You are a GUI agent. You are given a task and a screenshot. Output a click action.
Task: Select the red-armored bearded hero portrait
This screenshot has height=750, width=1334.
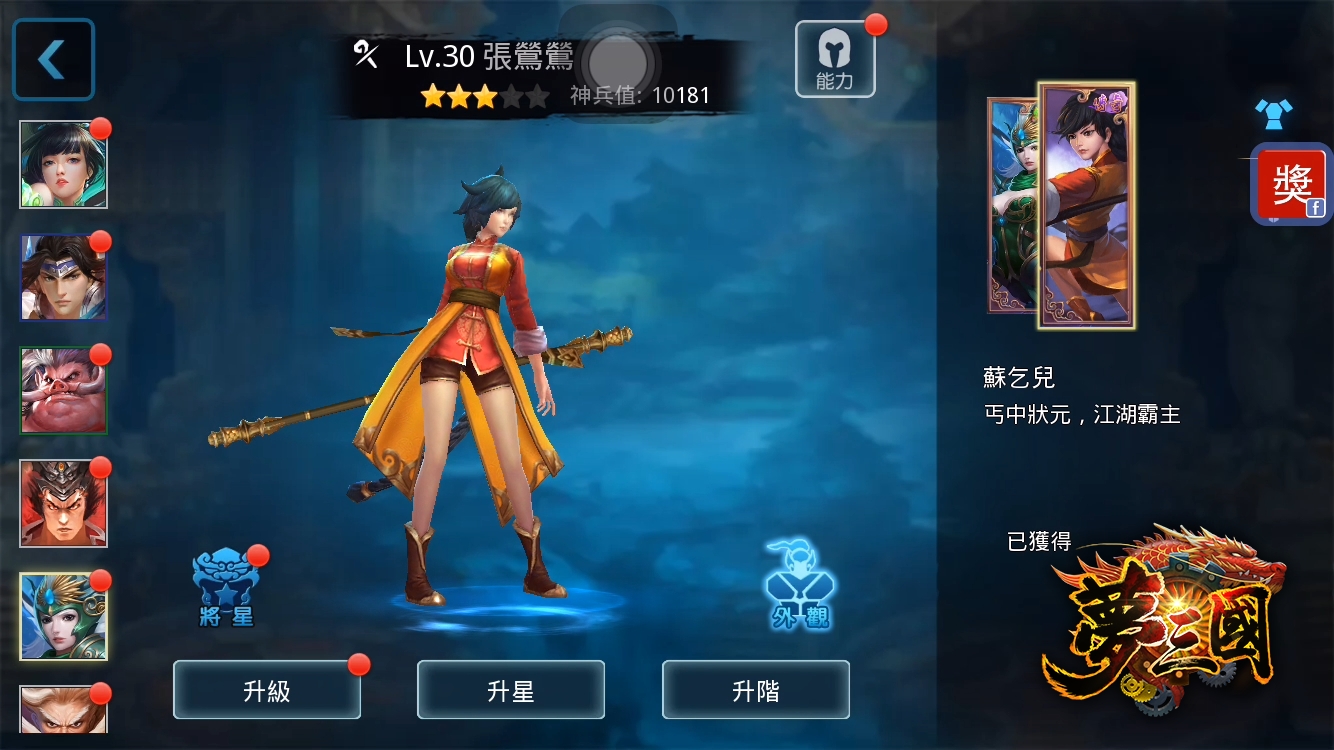tap(63, 505)
